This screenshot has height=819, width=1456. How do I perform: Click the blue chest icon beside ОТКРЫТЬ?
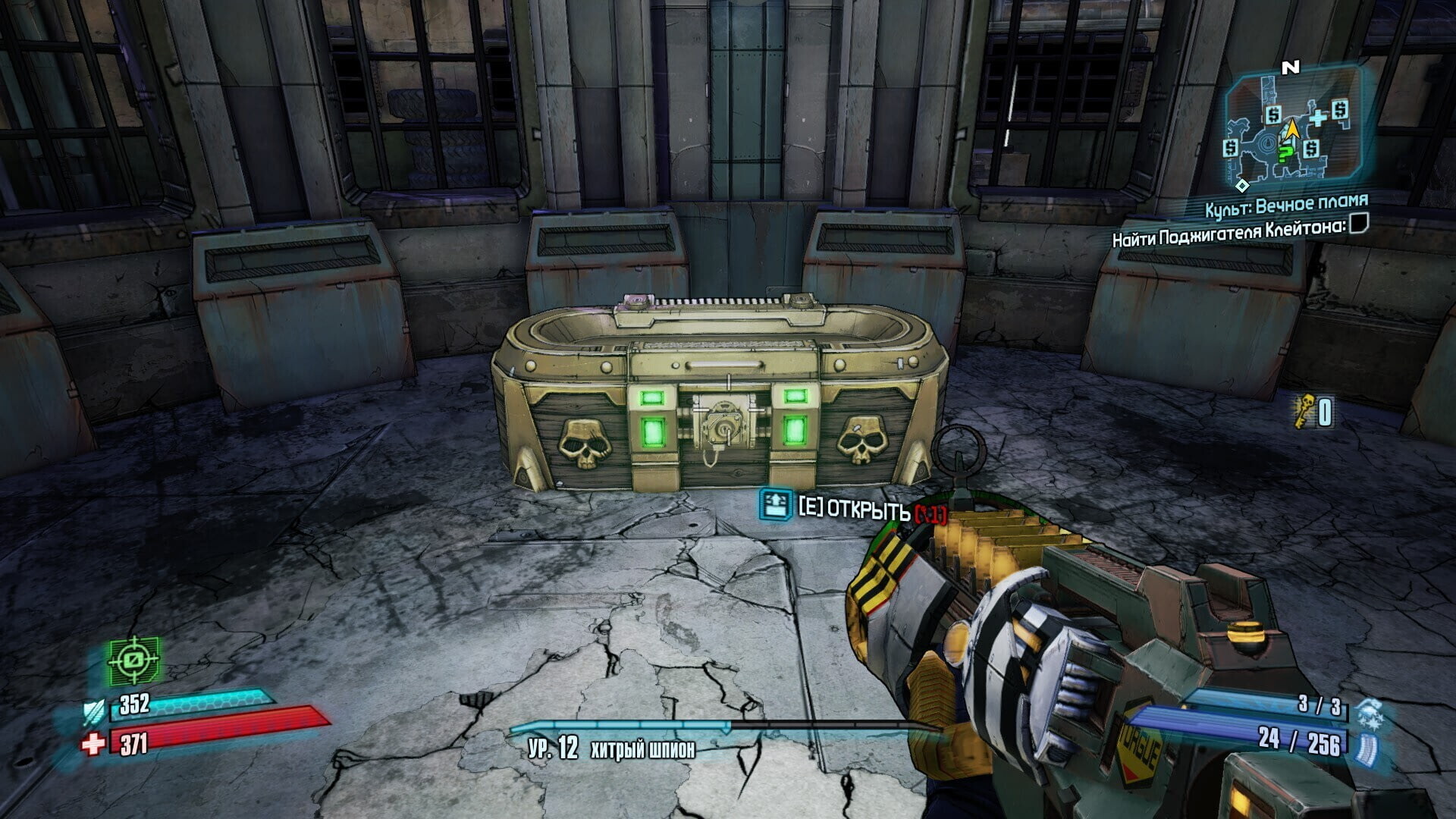click(775, 504)
